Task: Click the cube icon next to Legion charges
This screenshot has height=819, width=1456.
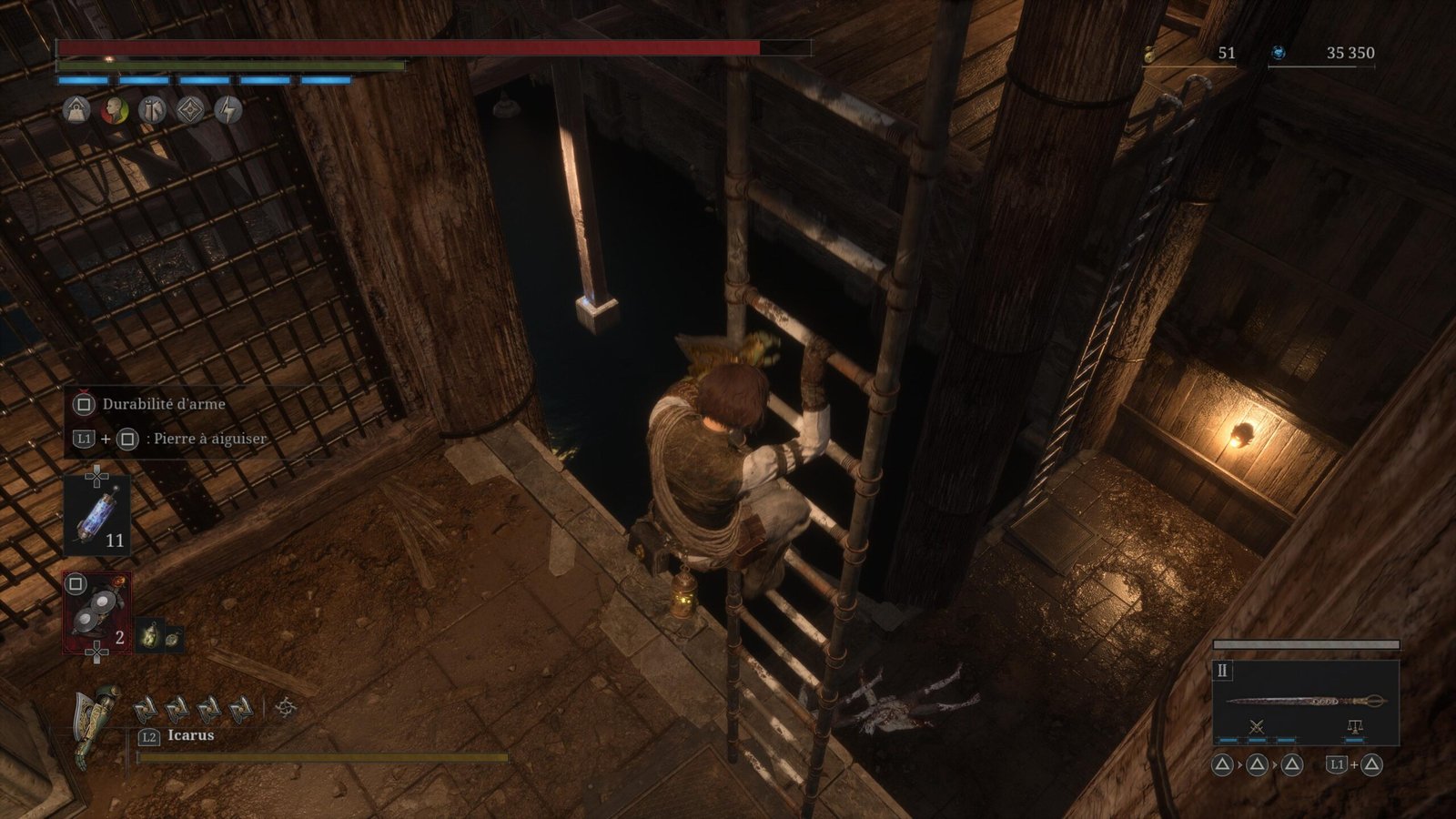Action: (286, 707)
